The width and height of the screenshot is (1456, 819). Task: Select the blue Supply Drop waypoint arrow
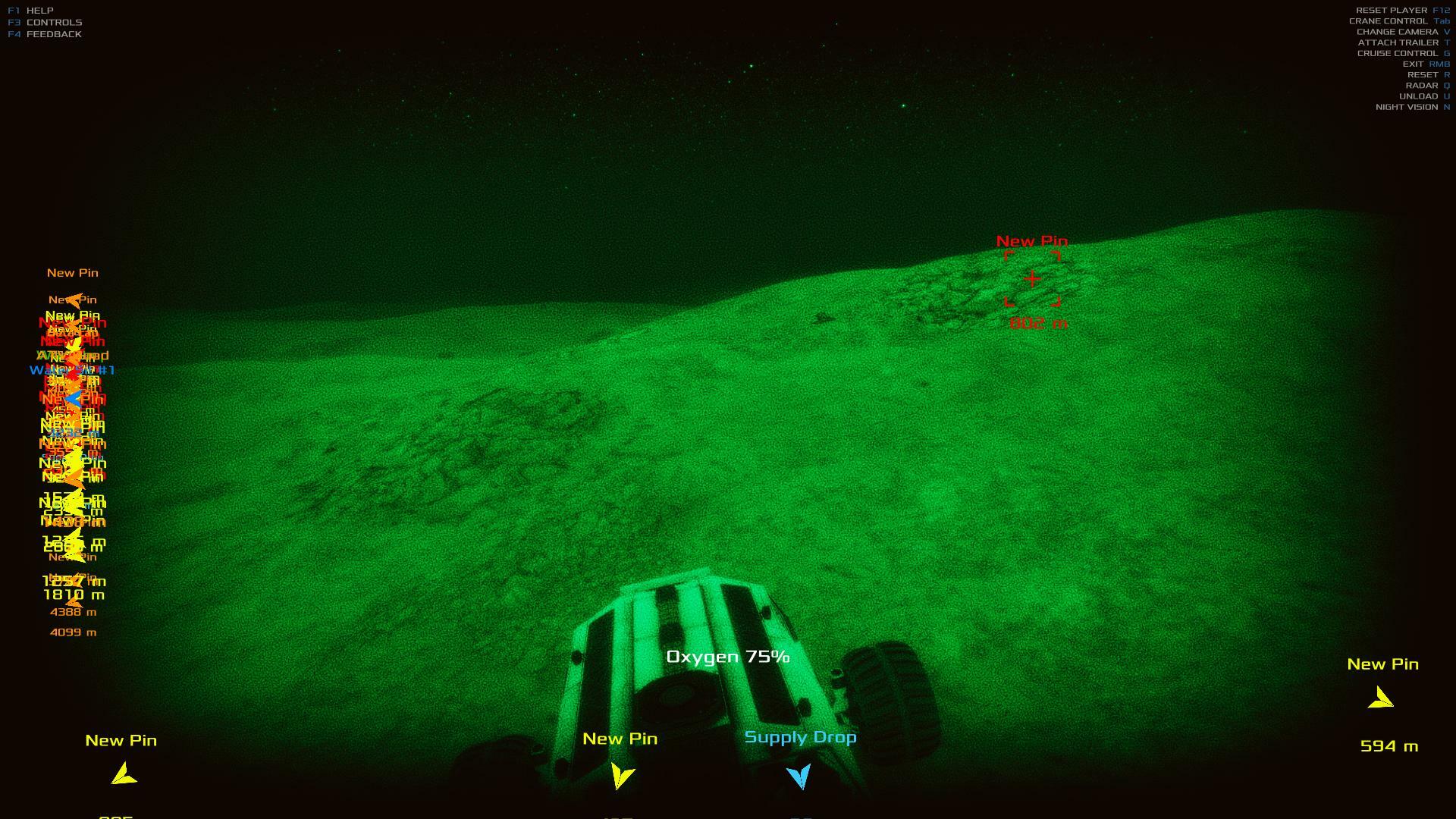(799, 776)
